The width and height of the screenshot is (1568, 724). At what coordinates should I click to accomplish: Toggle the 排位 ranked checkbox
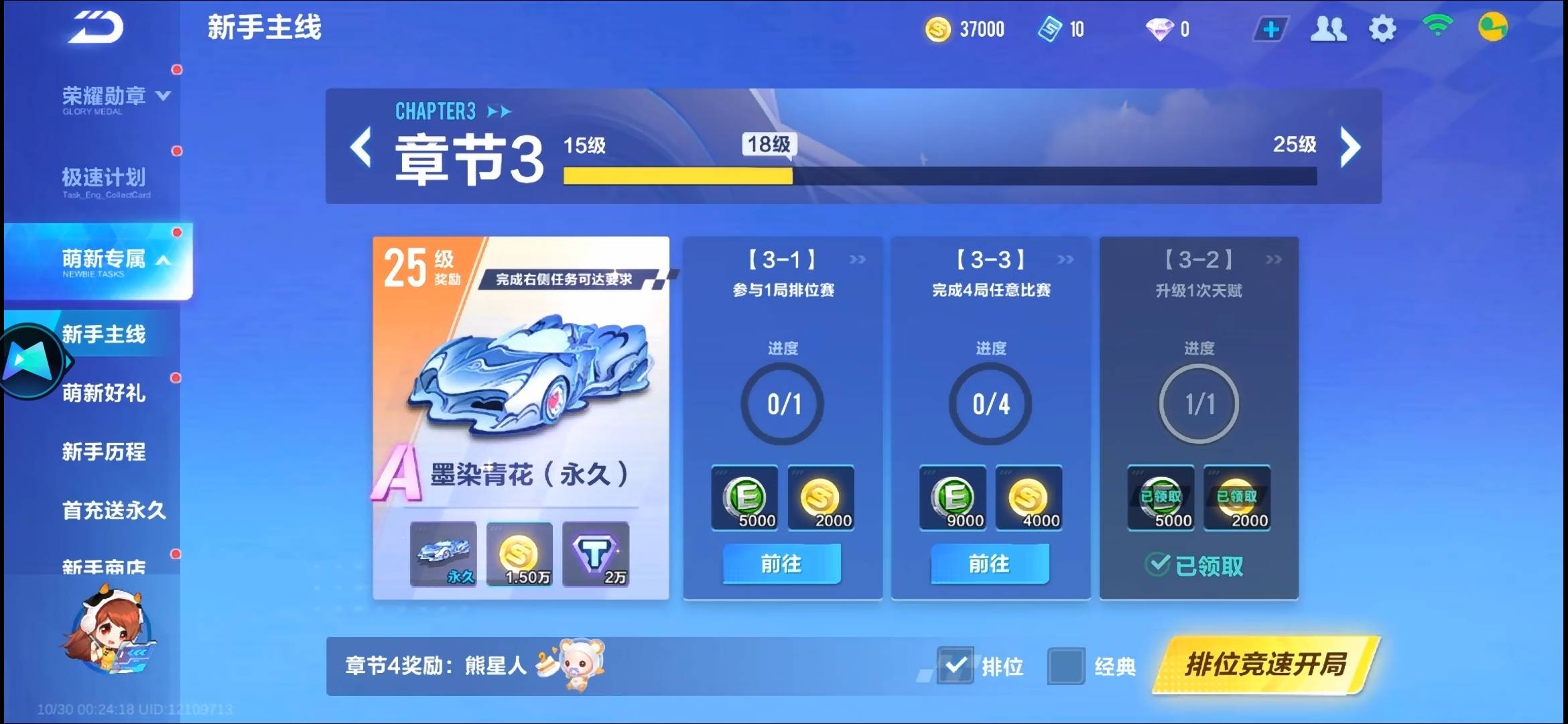click(x=955, y=665)
